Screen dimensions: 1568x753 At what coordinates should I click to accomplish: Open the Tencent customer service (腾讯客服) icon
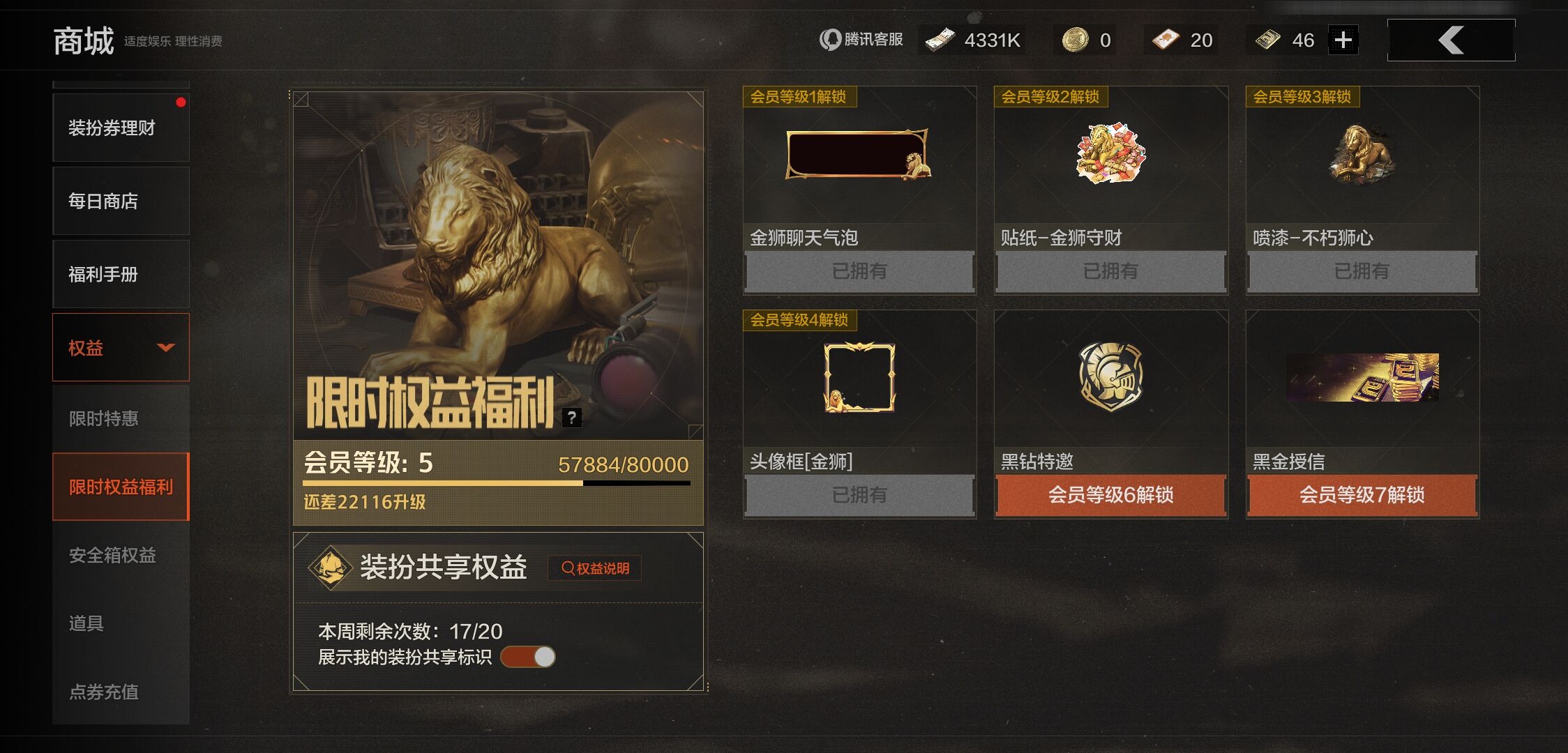831,40
